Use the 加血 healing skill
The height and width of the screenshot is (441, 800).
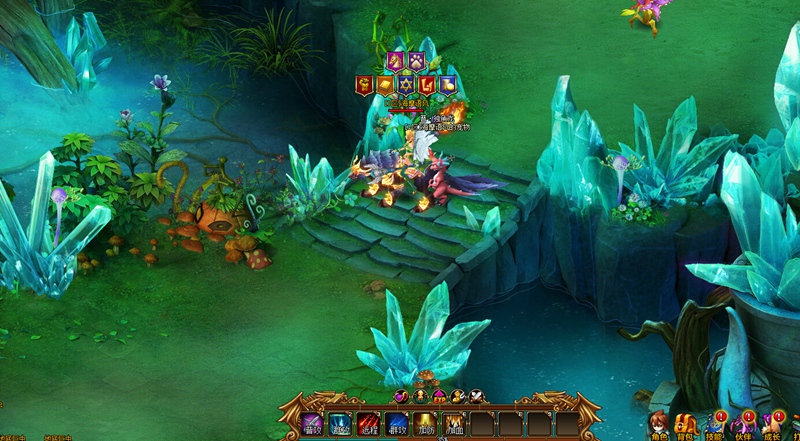pos(454,424)
